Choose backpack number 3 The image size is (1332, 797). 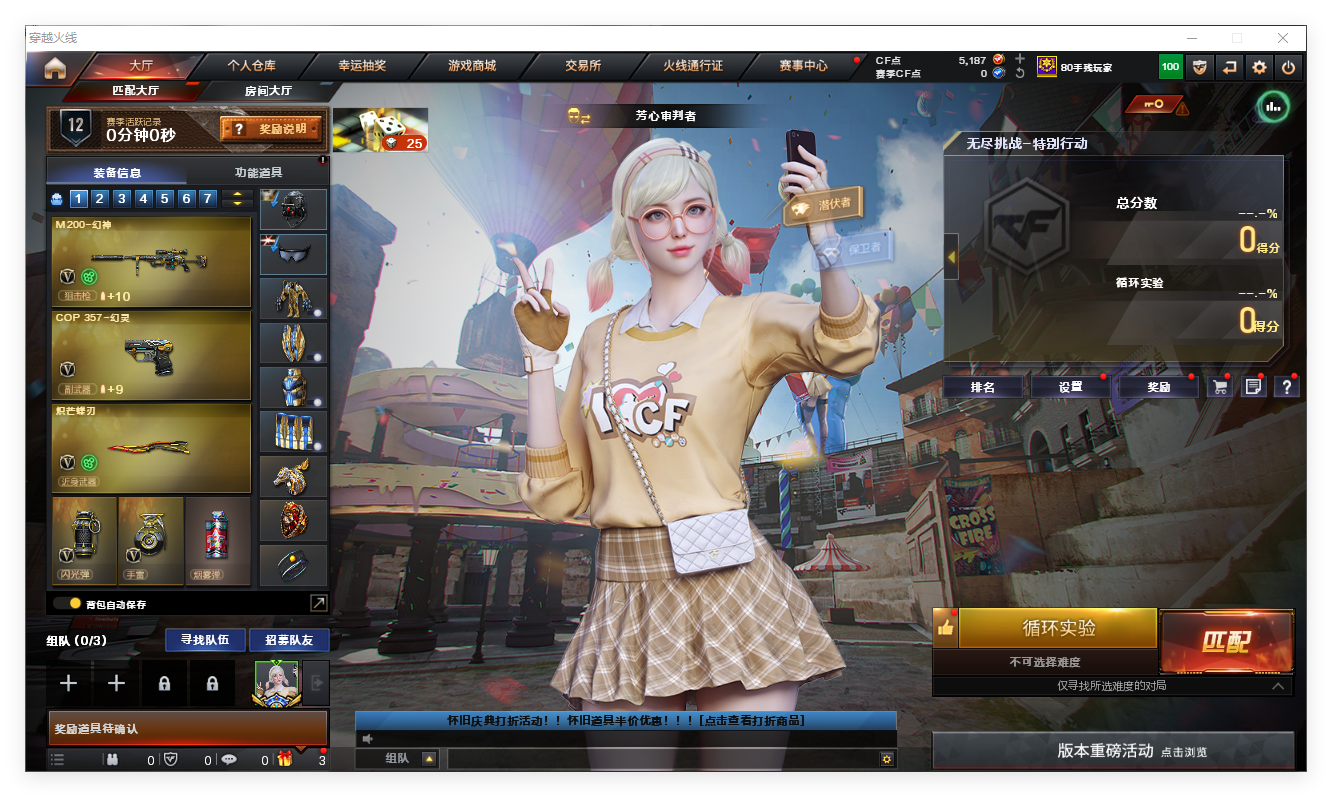coord(121,199)
